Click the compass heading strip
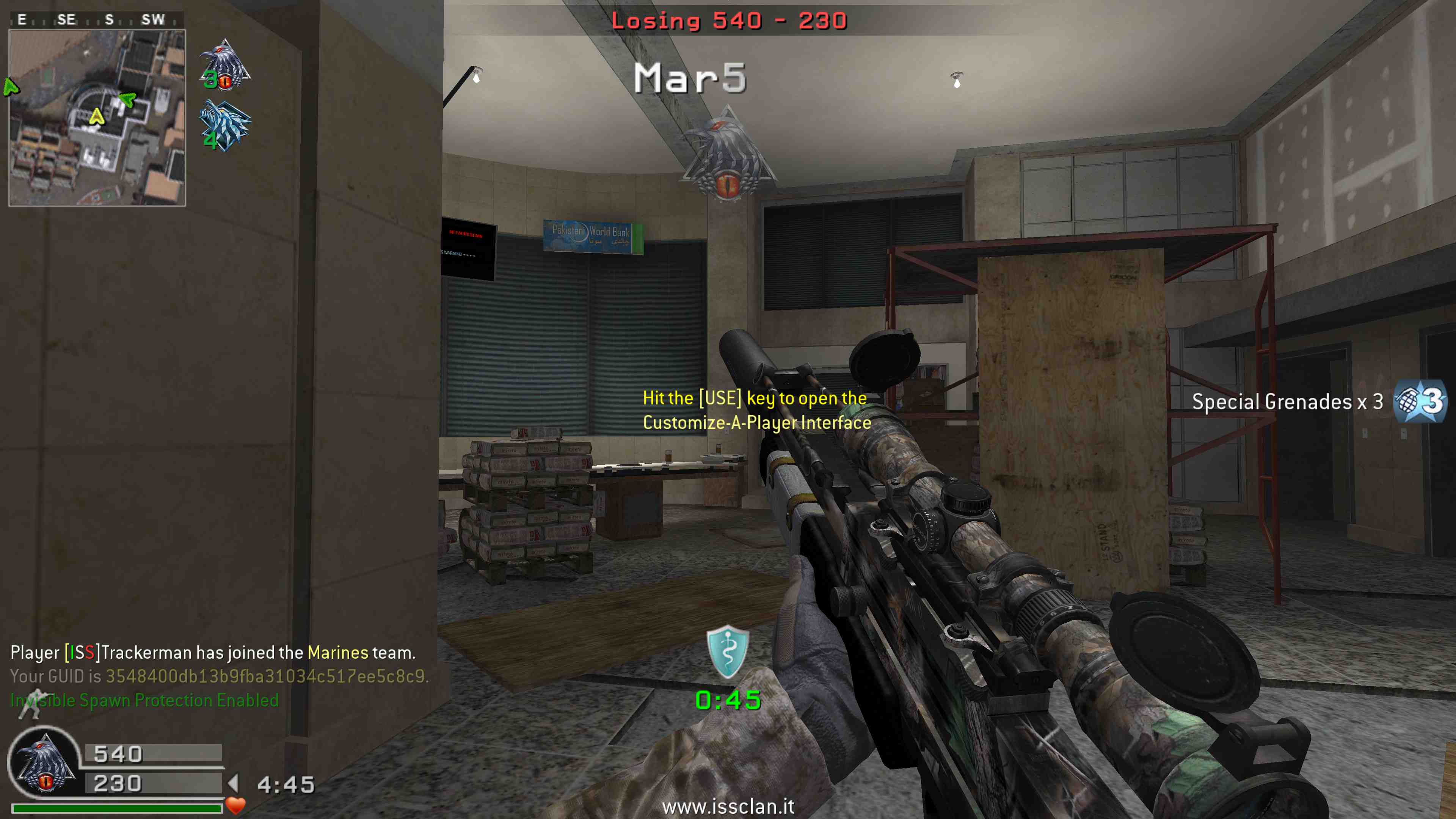Viewport: 1456px width, 819px height. pyautogui.click(x=97, y=20)
